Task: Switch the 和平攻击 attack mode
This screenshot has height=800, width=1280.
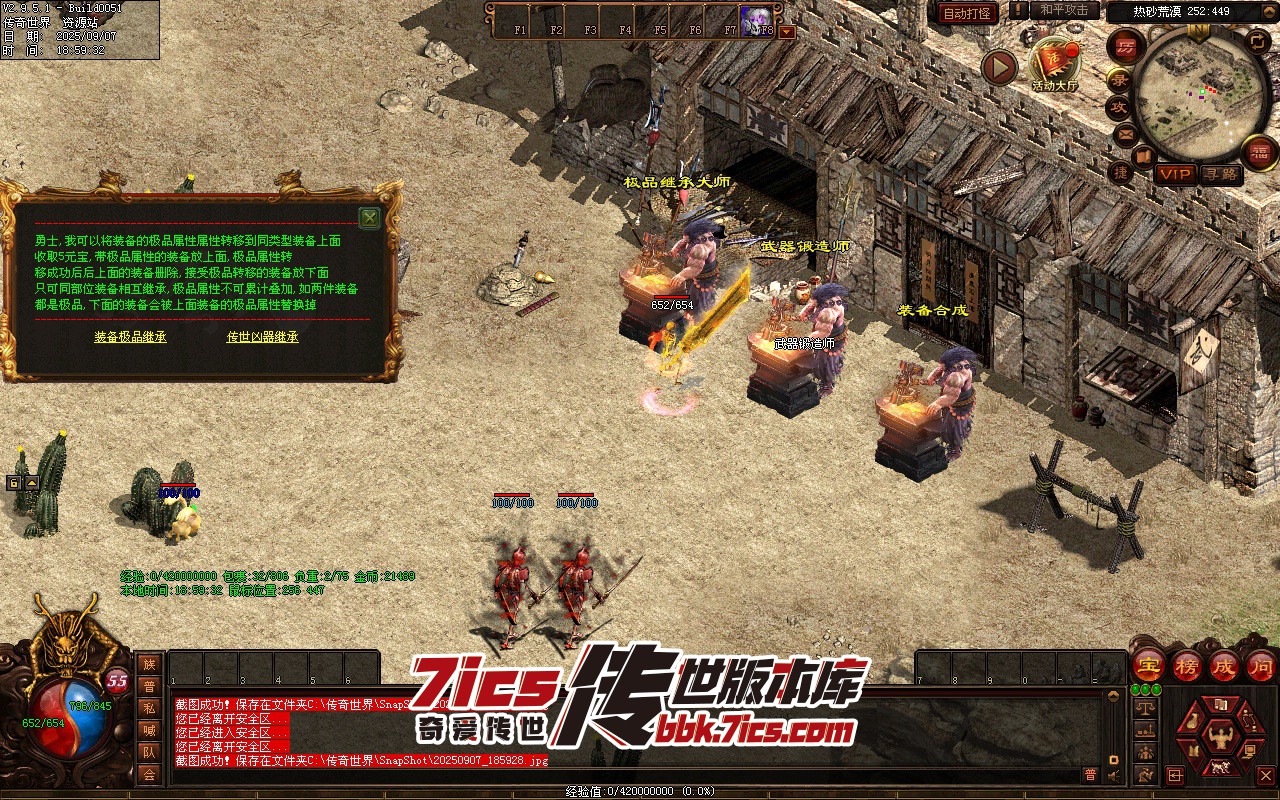Action: pyautogui.click(x=1064, y=10)
